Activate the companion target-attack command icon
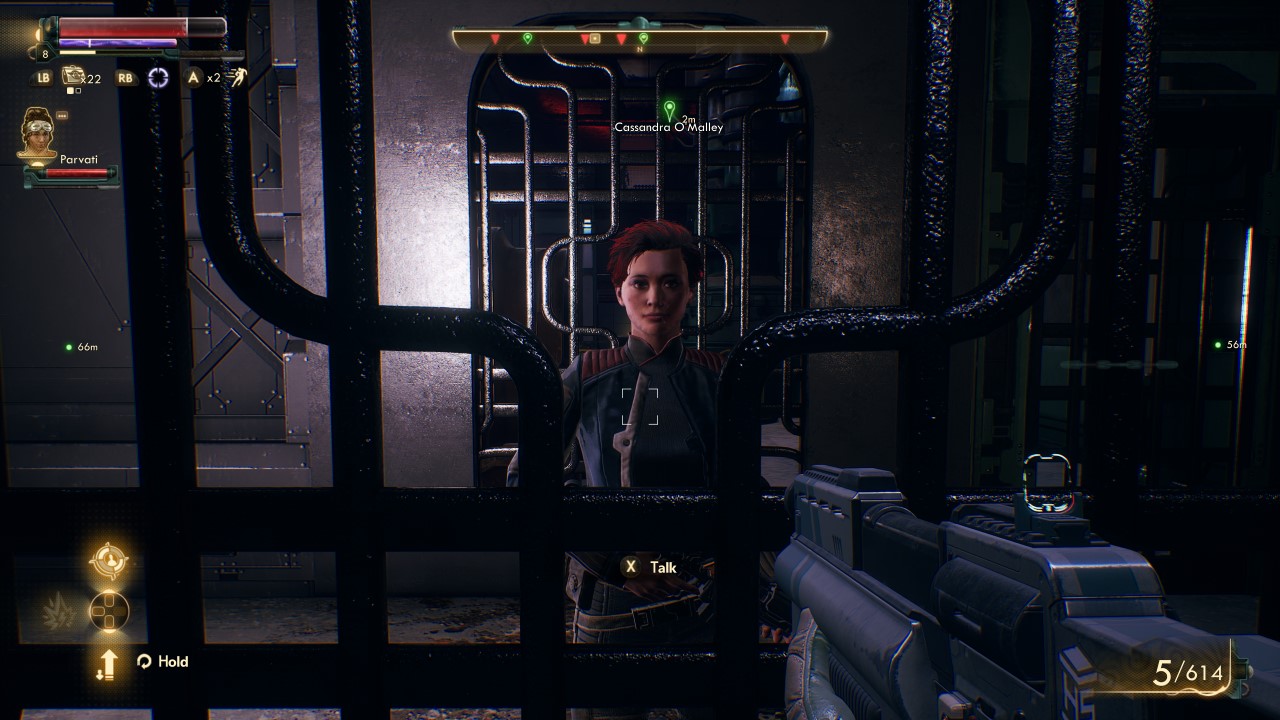This screenshot has height=720, width=1280. click(108, 560)
